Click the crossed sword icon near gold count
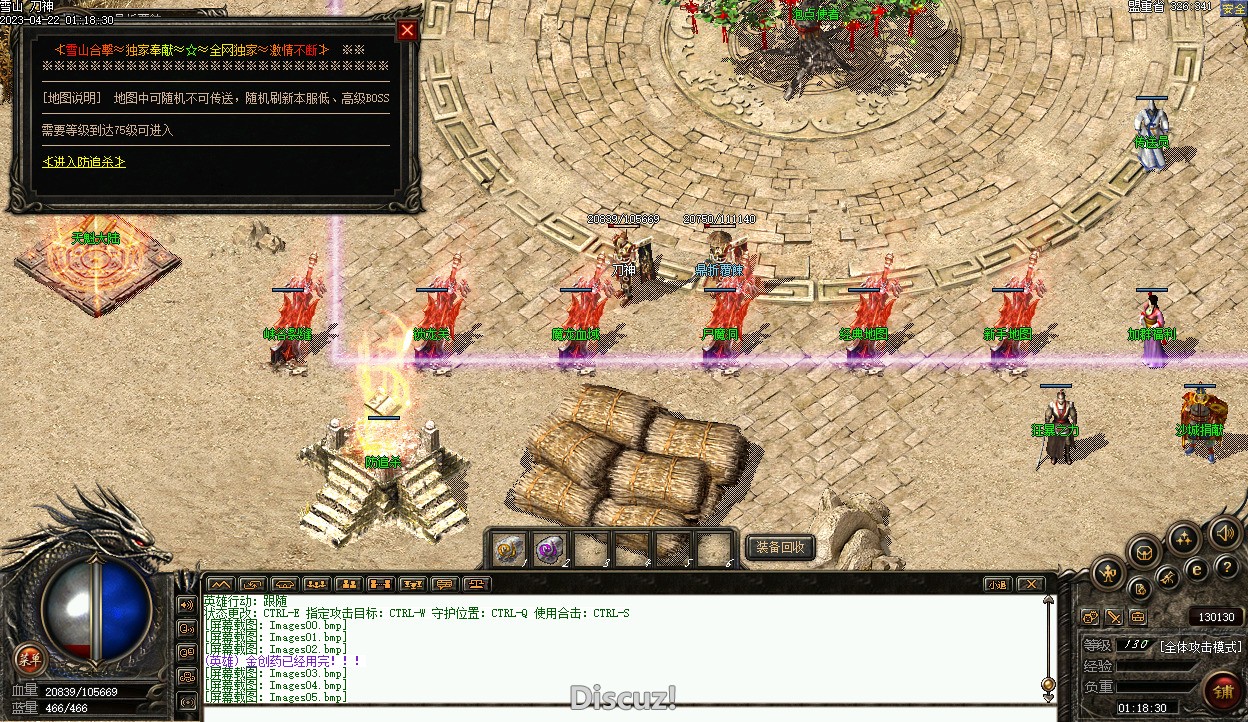Viewport: 1248px width, 722px height. [x=1113, y=617]
